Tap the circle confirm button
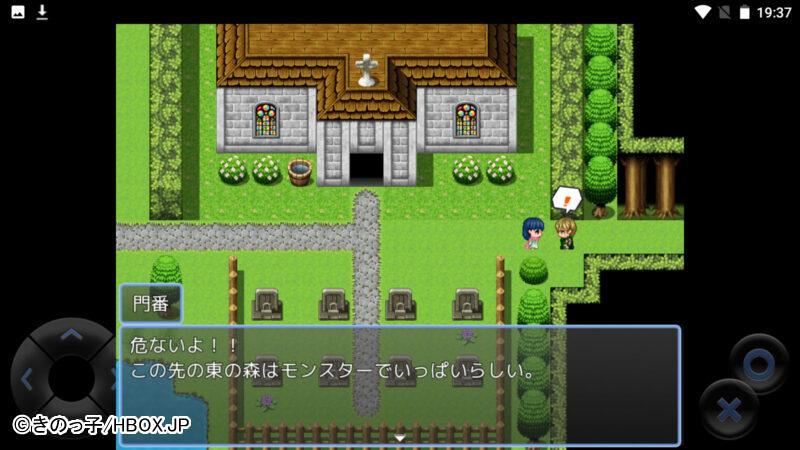This screenshot has width=800, height=450. coord(759,364)
